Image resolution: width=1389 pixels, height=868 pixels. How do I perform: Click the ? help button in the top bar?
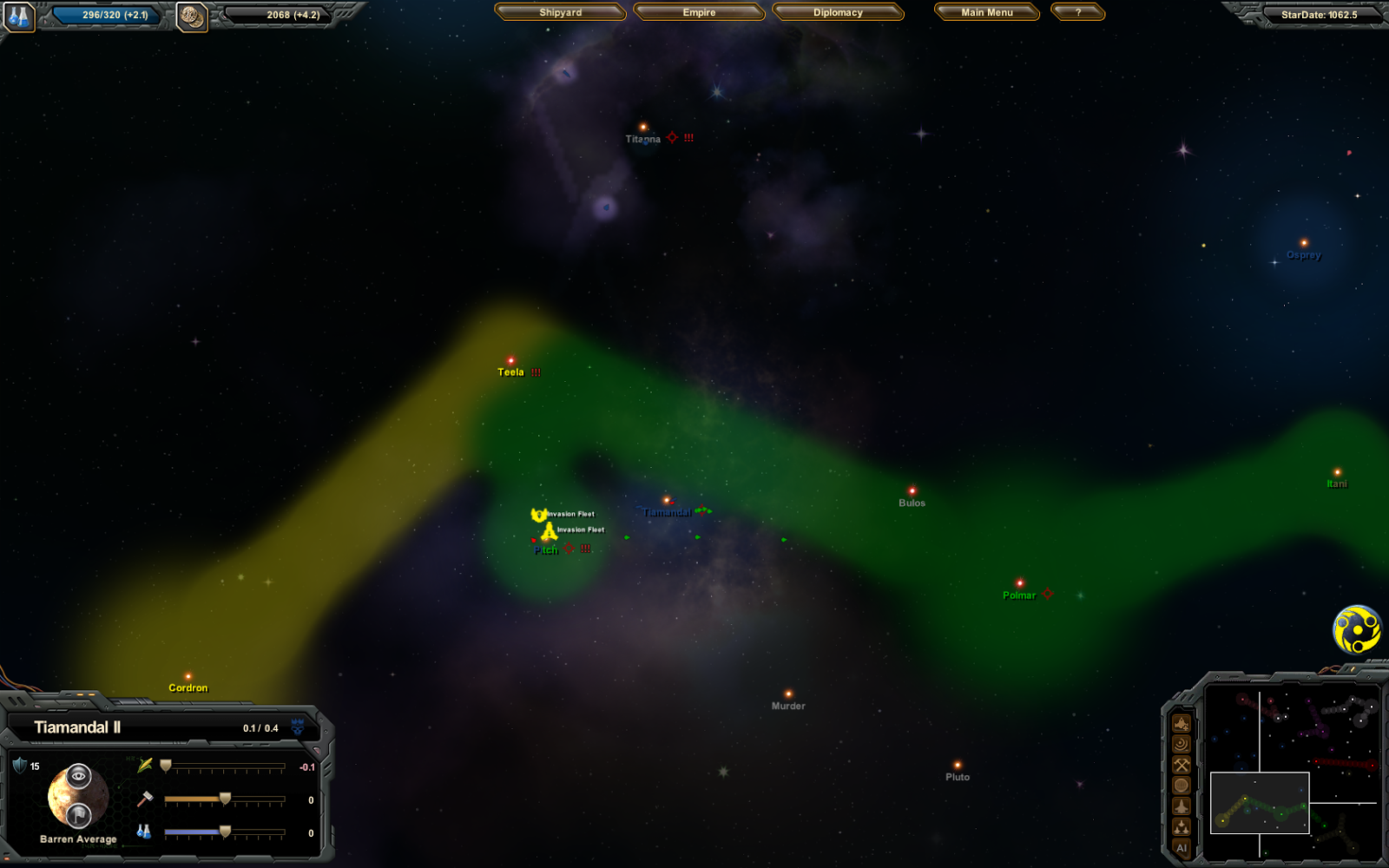(1077, 12)
